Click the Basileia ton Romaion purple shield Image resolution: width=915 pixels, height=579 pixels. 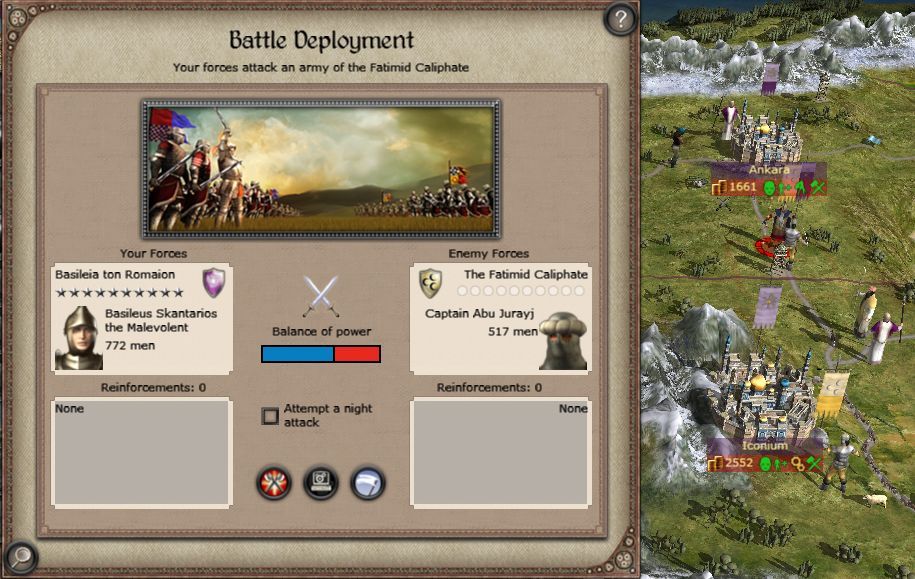(214, 282)
